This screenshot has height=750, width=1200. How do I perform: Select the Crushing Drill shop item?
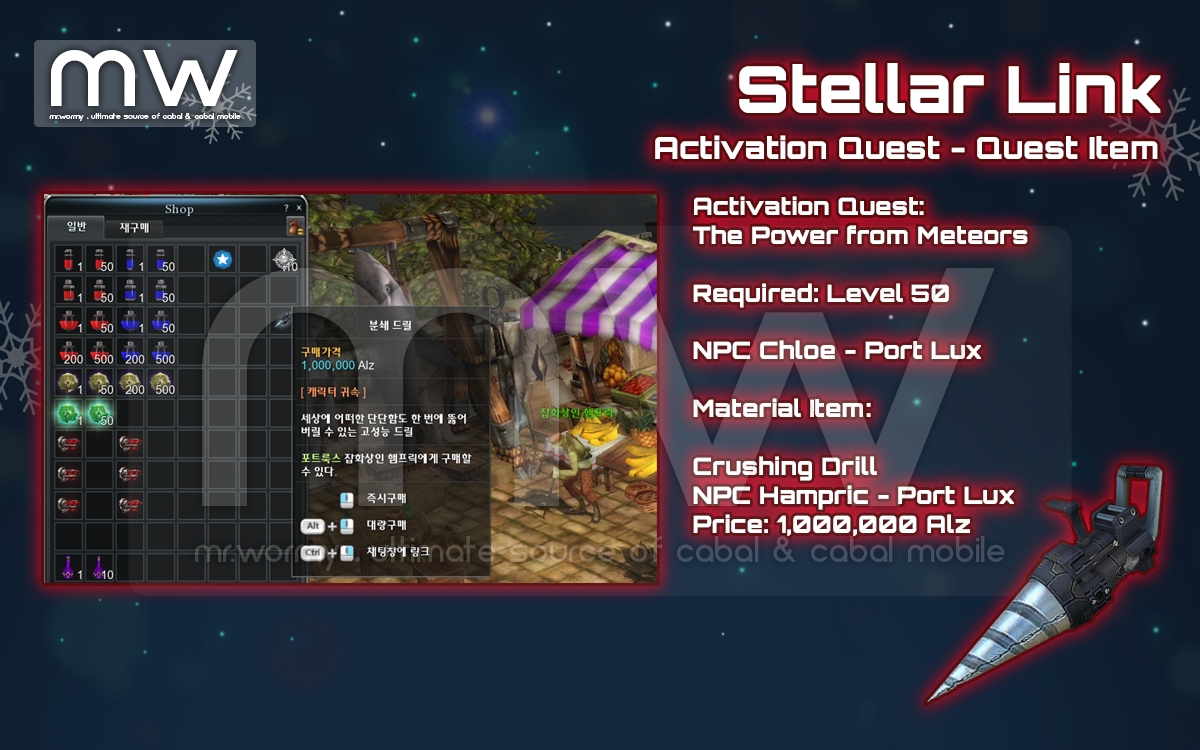click(284, 321)
